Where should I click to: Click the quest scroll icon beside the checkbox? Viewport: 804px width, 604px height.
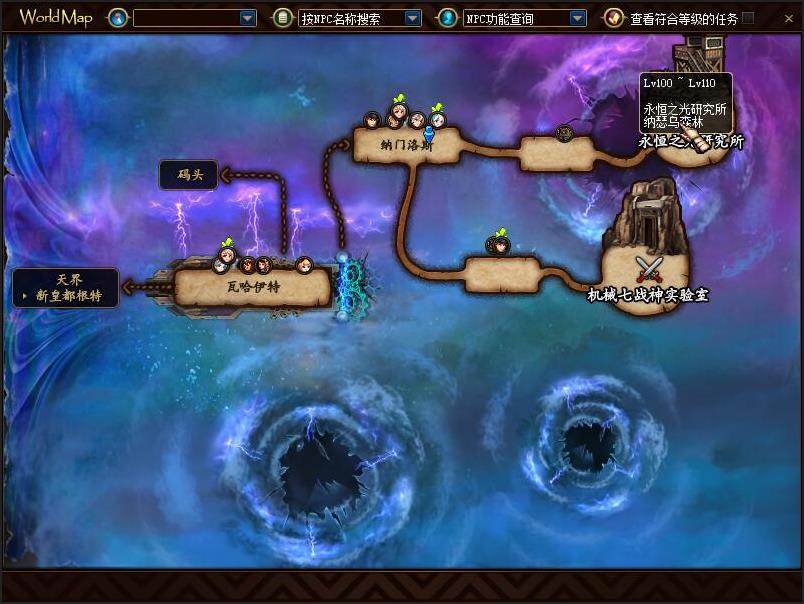click(613, 18)
